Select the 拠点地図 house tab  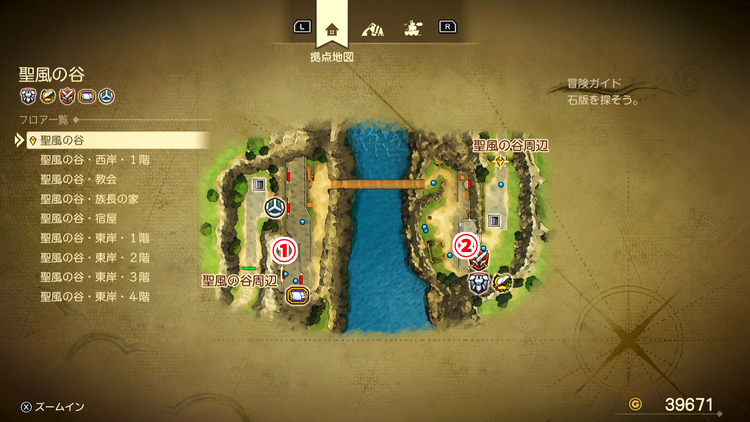[332, 28]
